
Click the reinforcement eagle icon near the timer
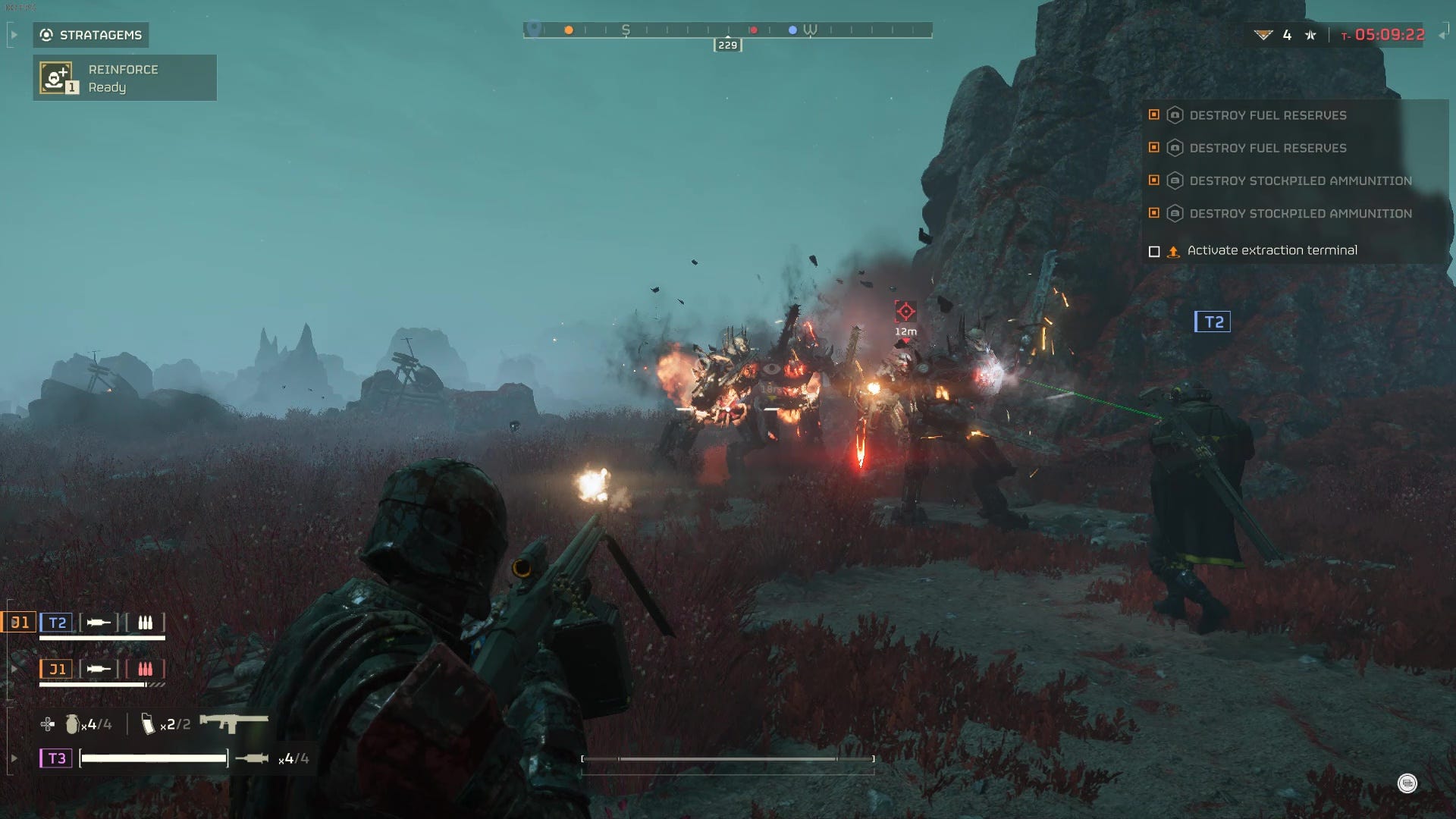[1263, 35]
